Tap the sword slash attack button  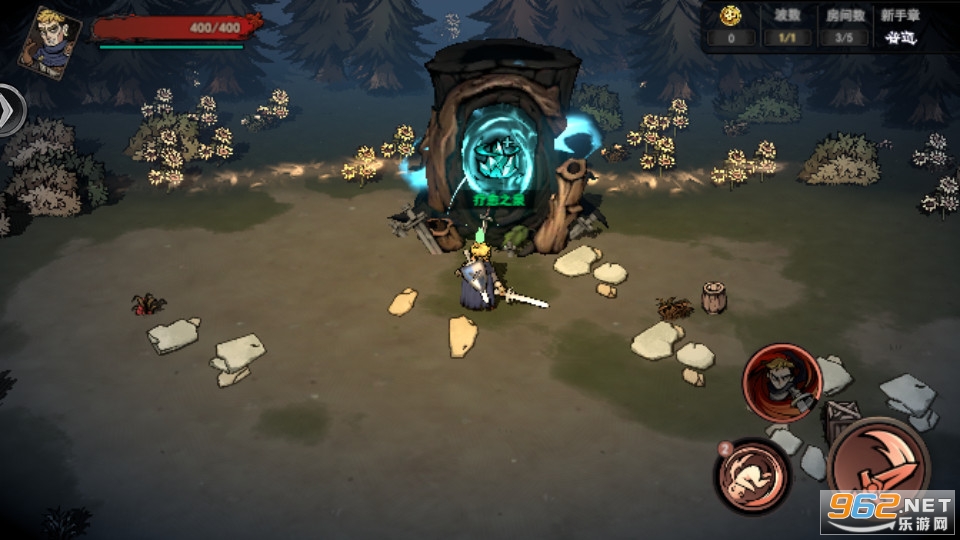point(878,464)
